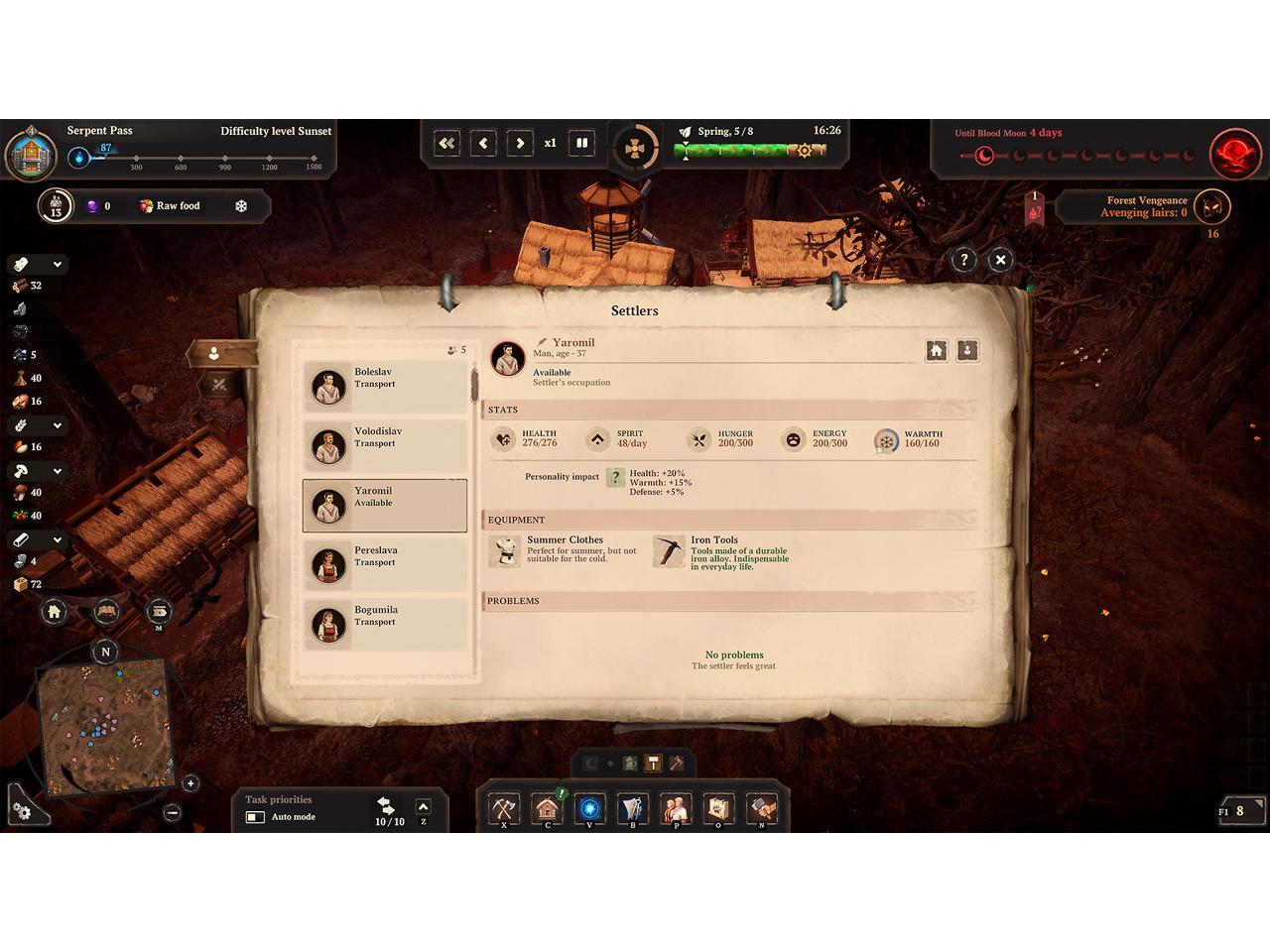
Task: Click the Personality impact question mark
Action: click(x=615, y=477)
